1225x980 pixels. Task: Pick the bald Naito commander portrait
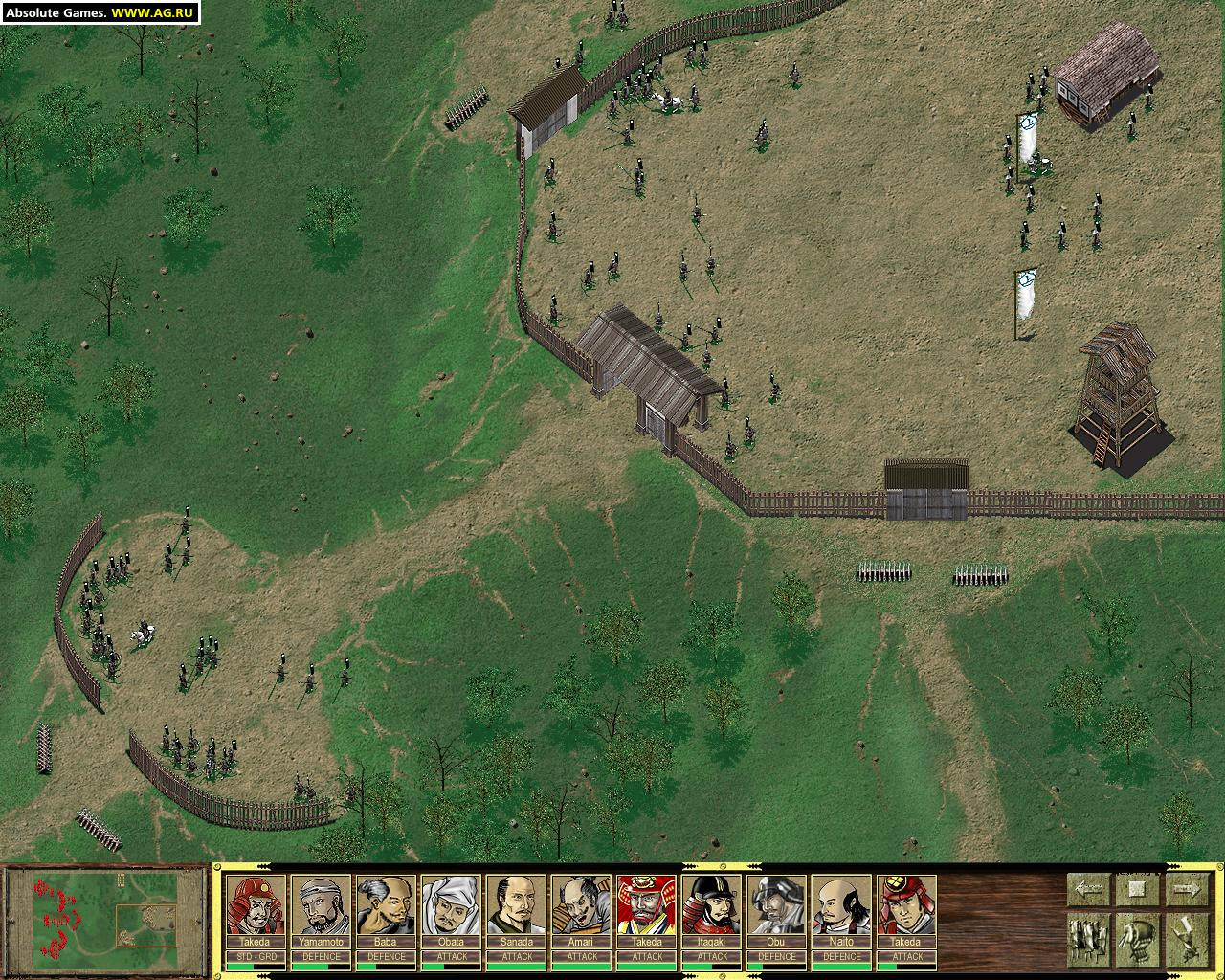pyautogui.click(x=842, y=905)
